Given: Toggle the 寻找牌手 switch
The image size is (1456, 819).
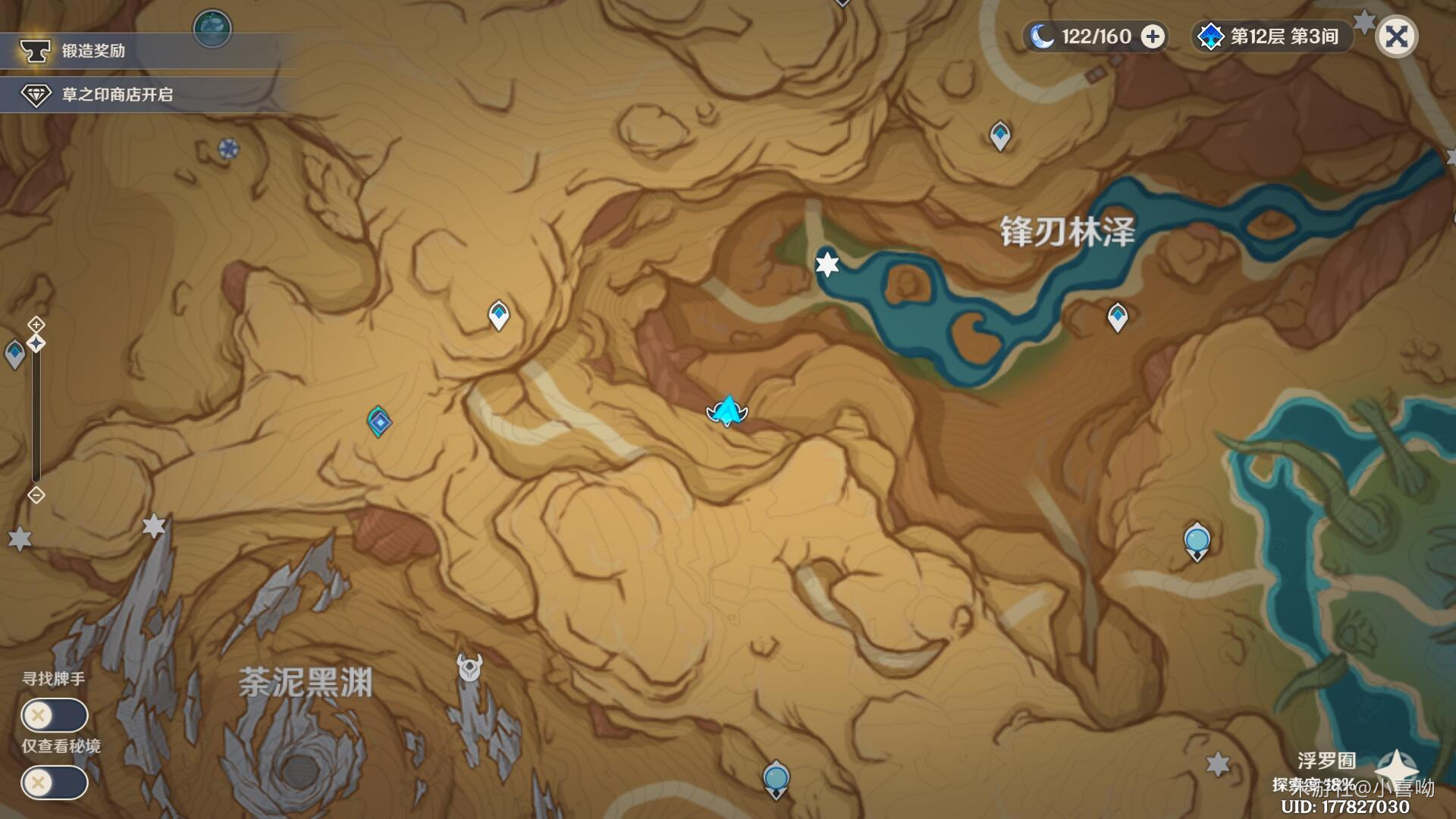Looking at the screenshot, I should click(54, 715).
